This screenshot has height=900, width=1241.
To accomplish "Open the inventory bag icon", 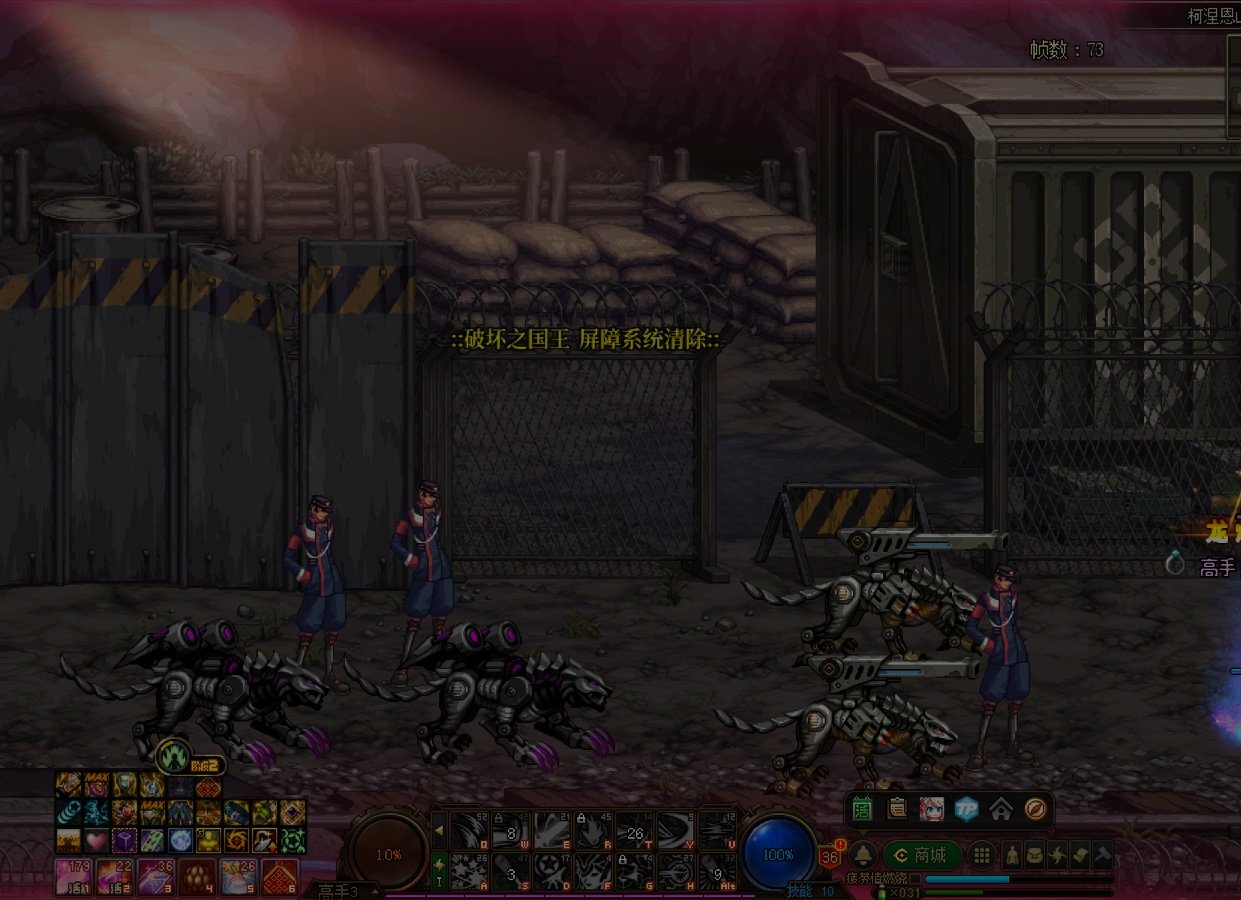I will point(1035,855).
